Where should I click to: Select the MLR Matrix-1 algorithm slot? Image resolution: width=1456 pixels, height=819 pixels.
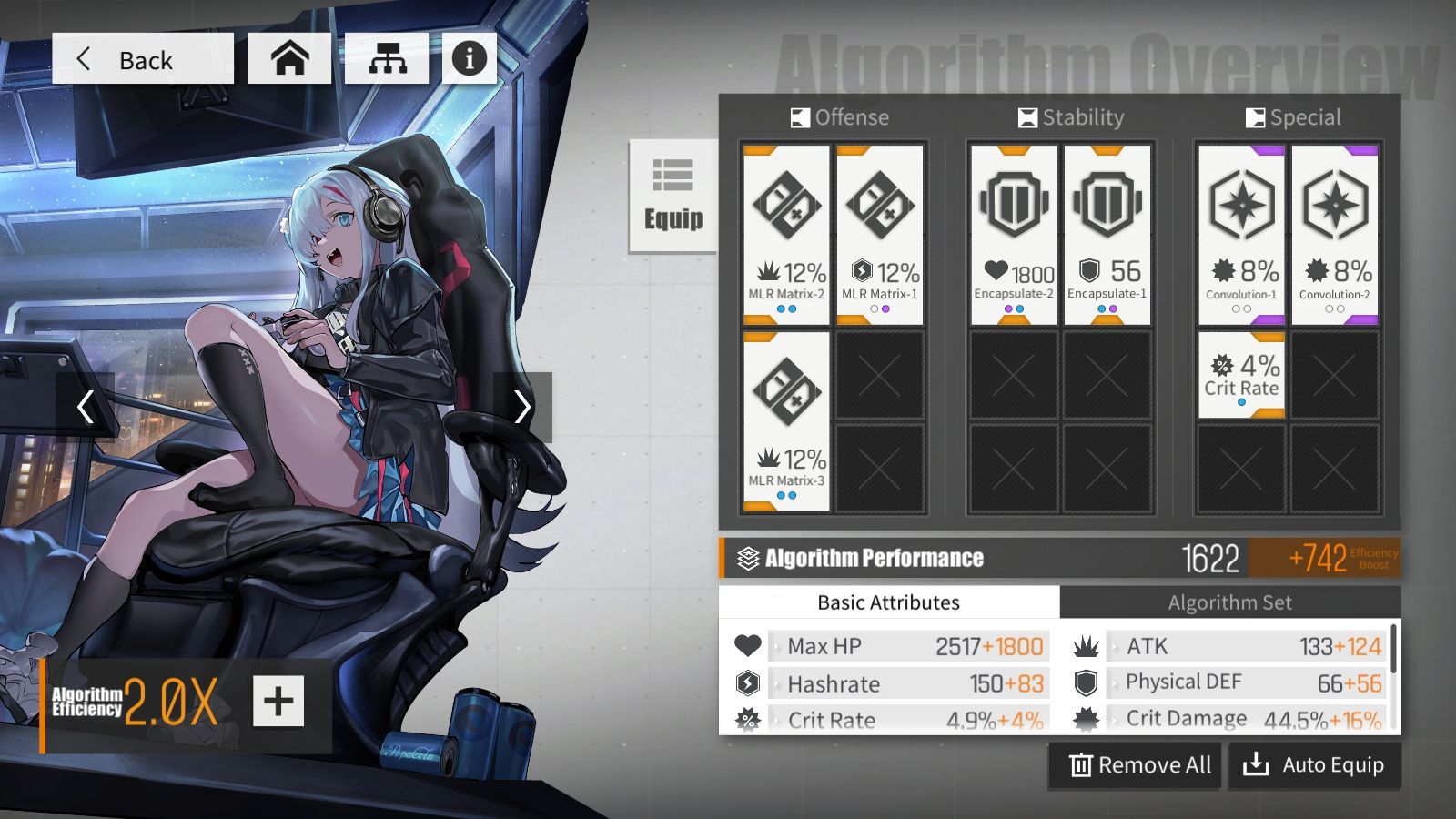click(880, 235)
